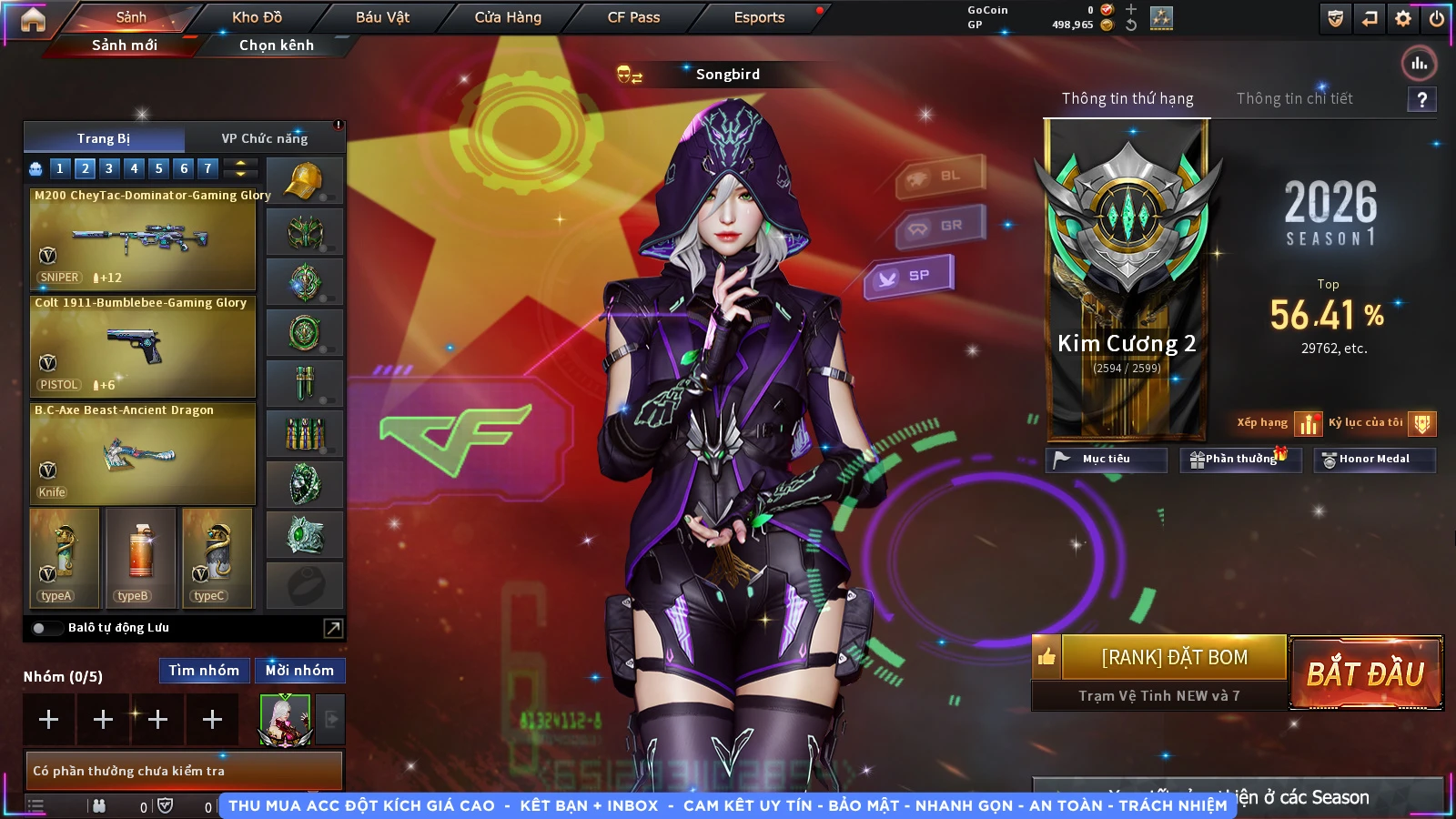Open the CF Pass menu
The width and height of the screenshot is (1456, 819).
[633, 17]
